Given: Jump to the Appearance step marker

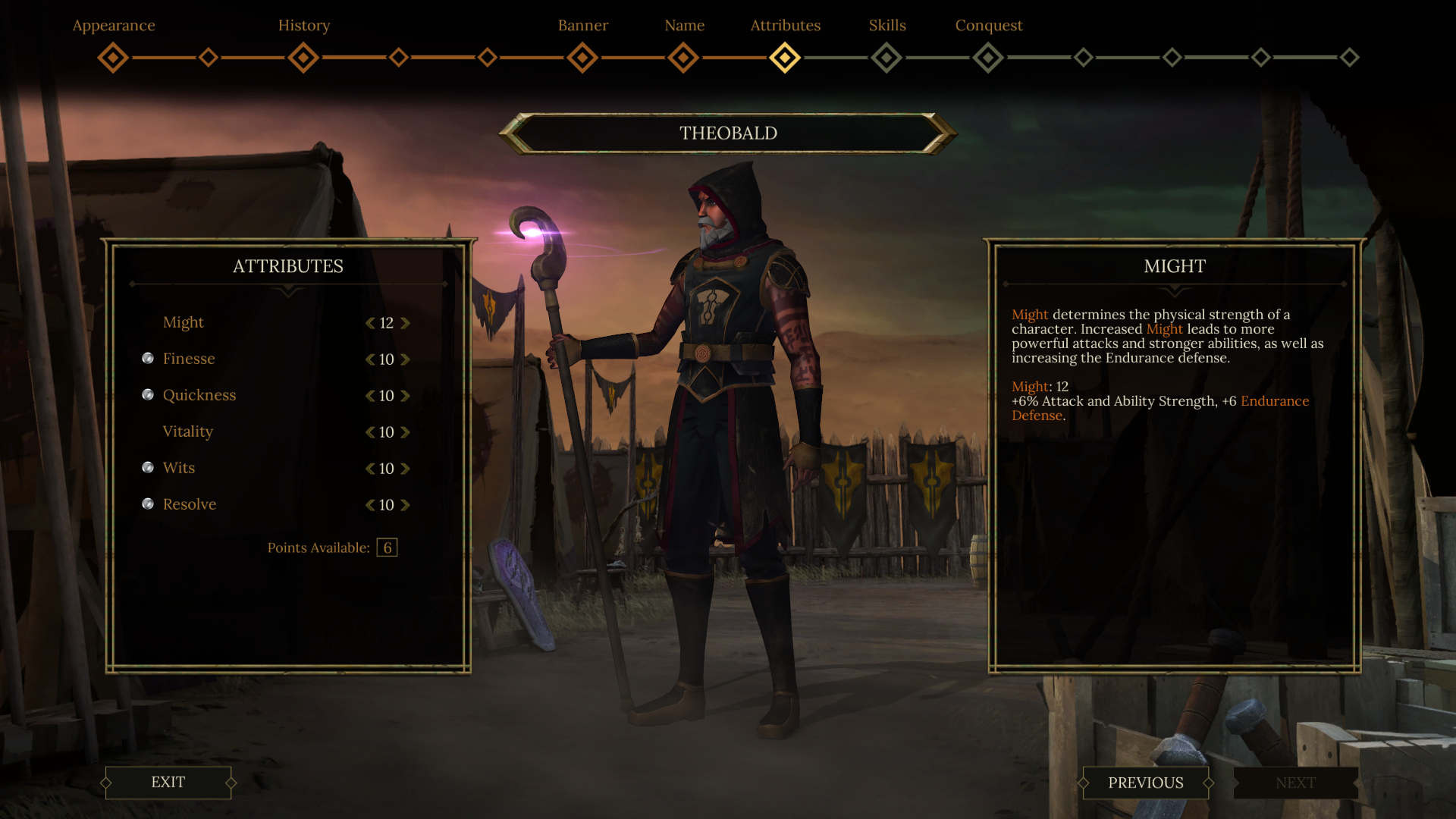Looking at the screenshot, I should coord(113,58).
